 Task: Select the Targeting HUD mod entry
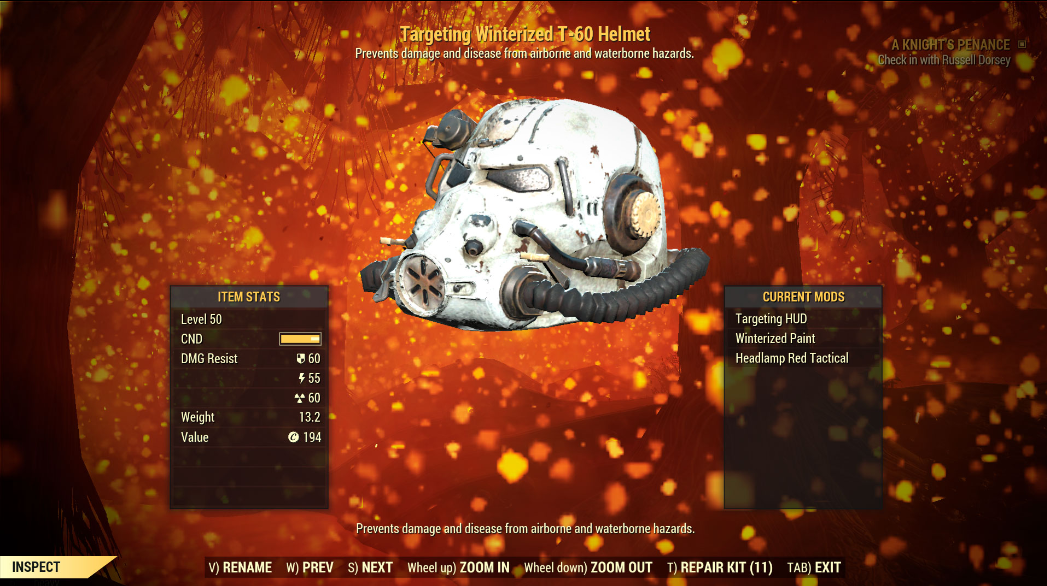point(771,319)
